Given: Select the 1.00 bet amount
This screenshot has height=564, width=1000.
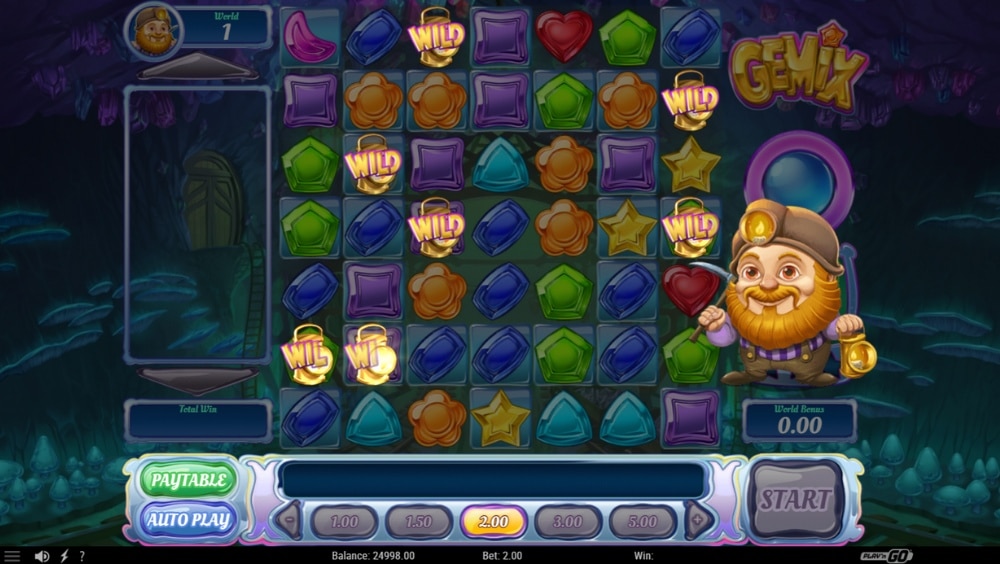Looking at the screenshot, I should [x=344, y=521].
